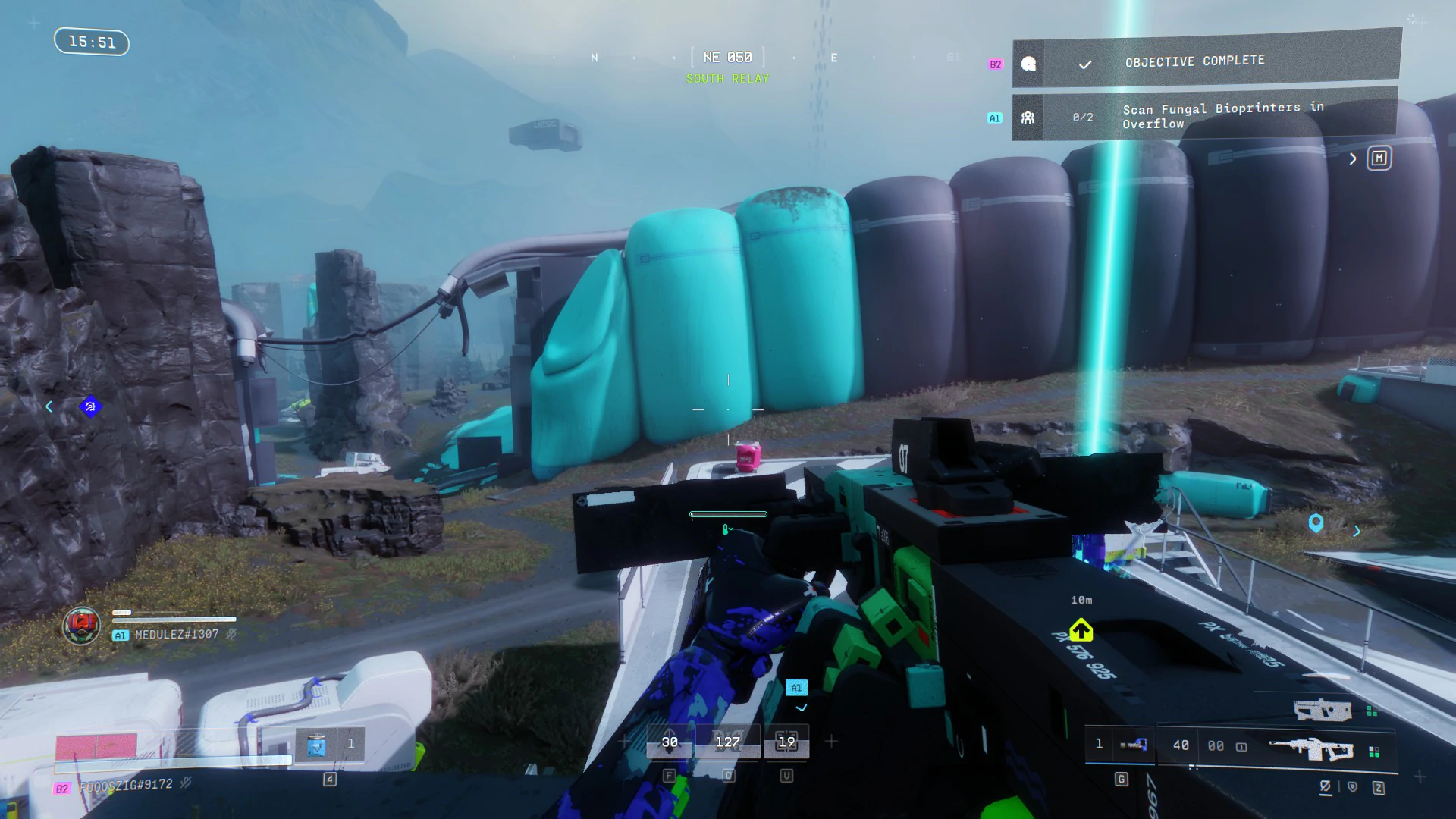Switch to the stowed compact weapon
Screen dimensions: 1456x819
pos(1323,711)
